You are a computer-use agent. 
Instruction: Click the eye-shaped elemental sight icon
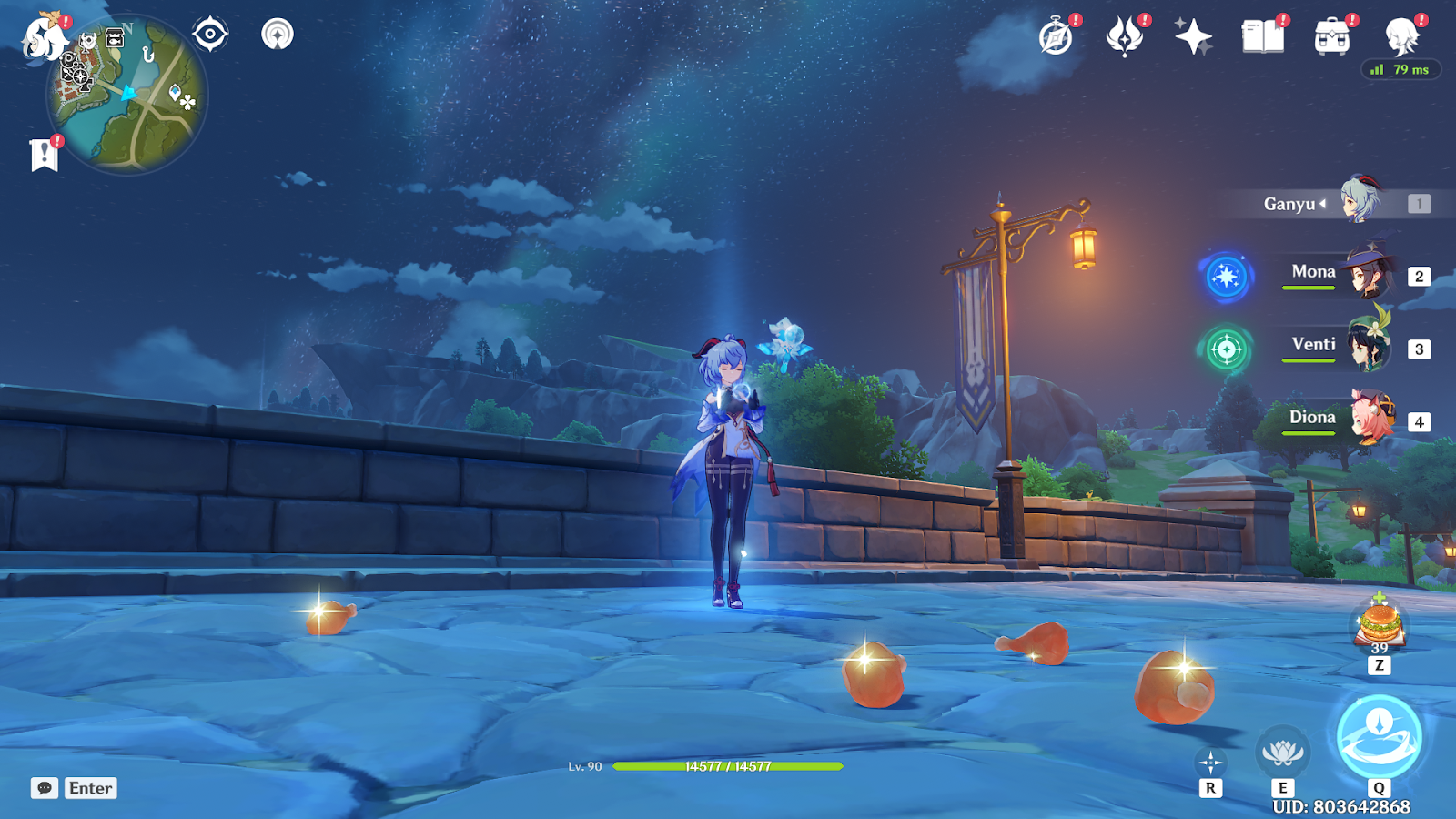210,35
